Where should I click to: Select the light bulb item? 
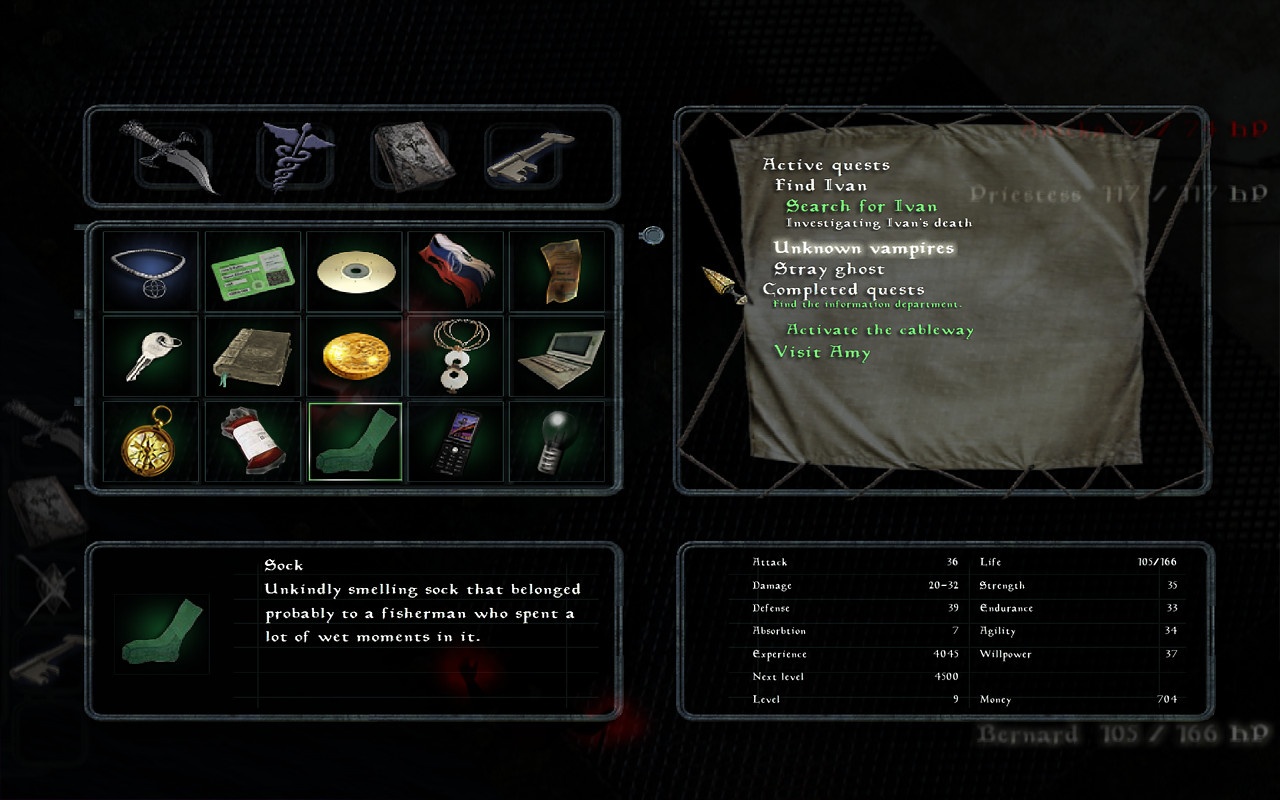(x=557, y=442)
